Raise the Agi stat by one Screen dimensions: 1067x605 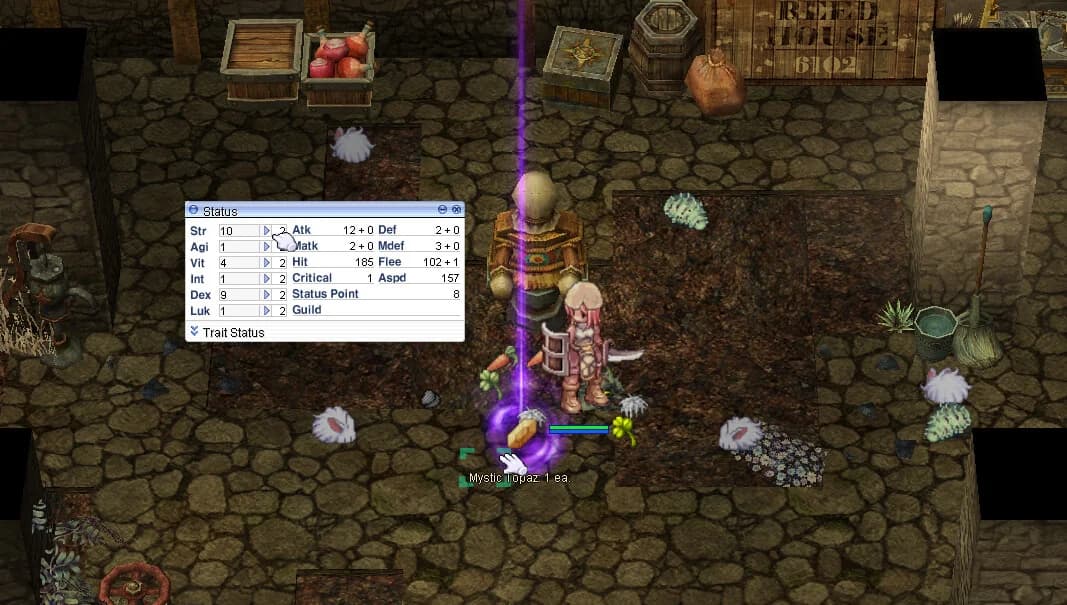click(x=267, y=247)
